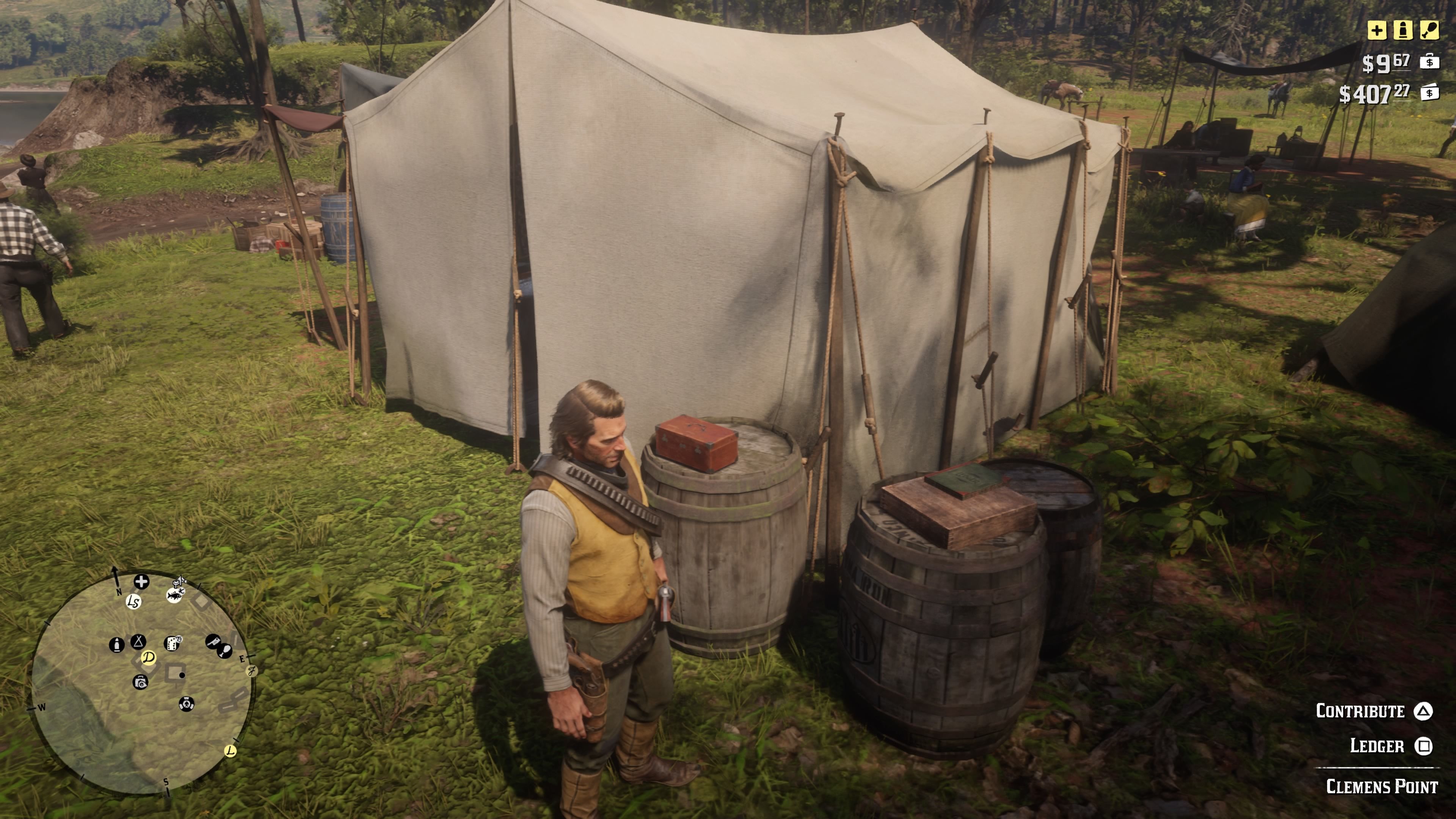Select the gold plus card icon top right
The width and height of the screenshot is (1456, 819).
coord(1378,30)
